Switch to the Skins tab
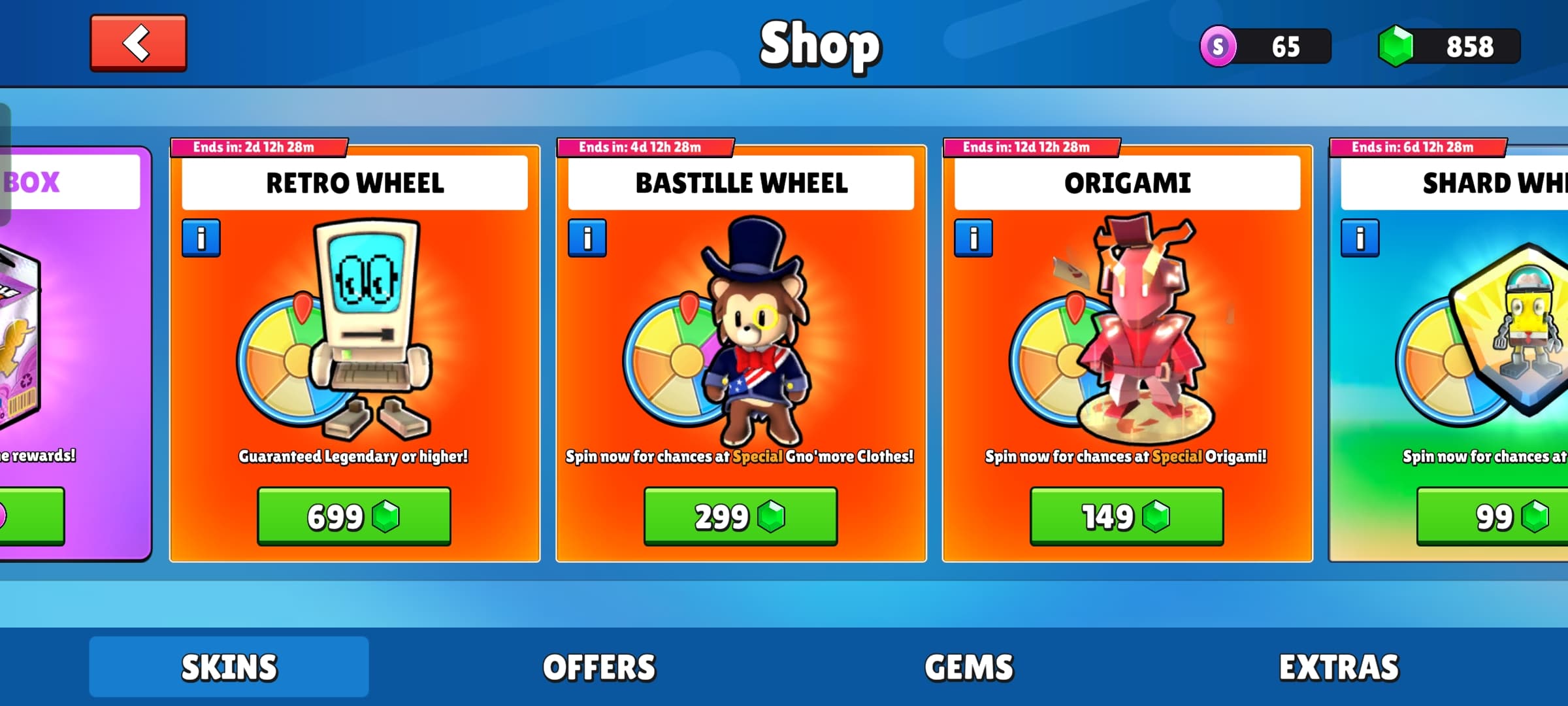This screenshot has height=706, width=1568. (x=229, y=667)
